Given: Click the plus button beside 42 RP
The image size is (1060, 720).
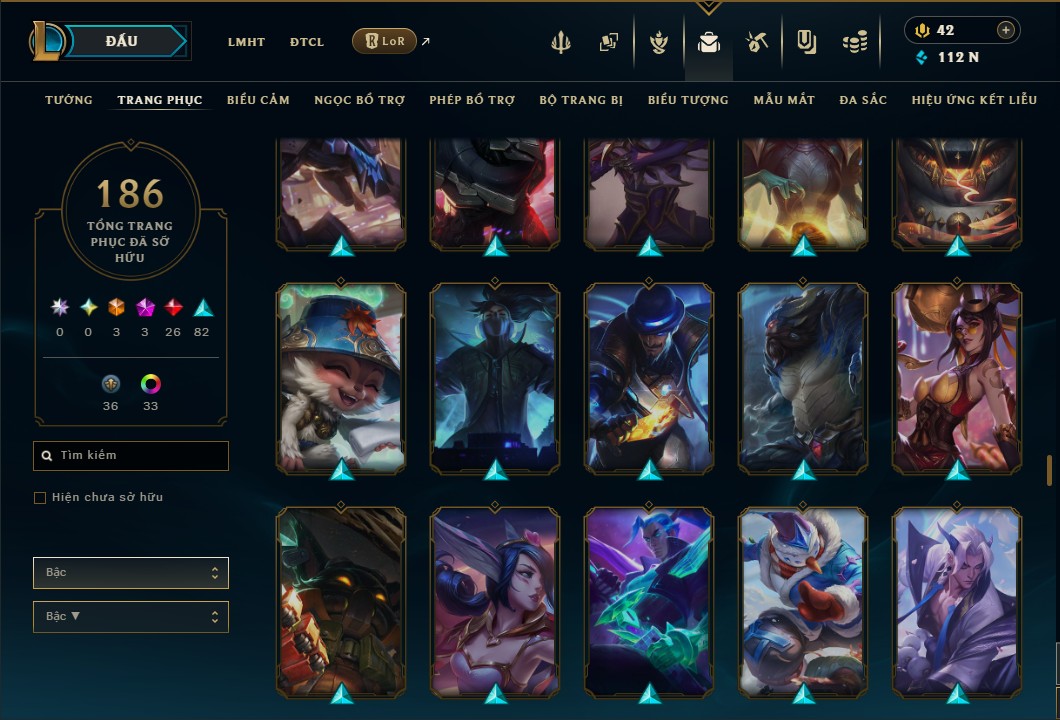Looking at the screenshot, I should [1005, 30].
